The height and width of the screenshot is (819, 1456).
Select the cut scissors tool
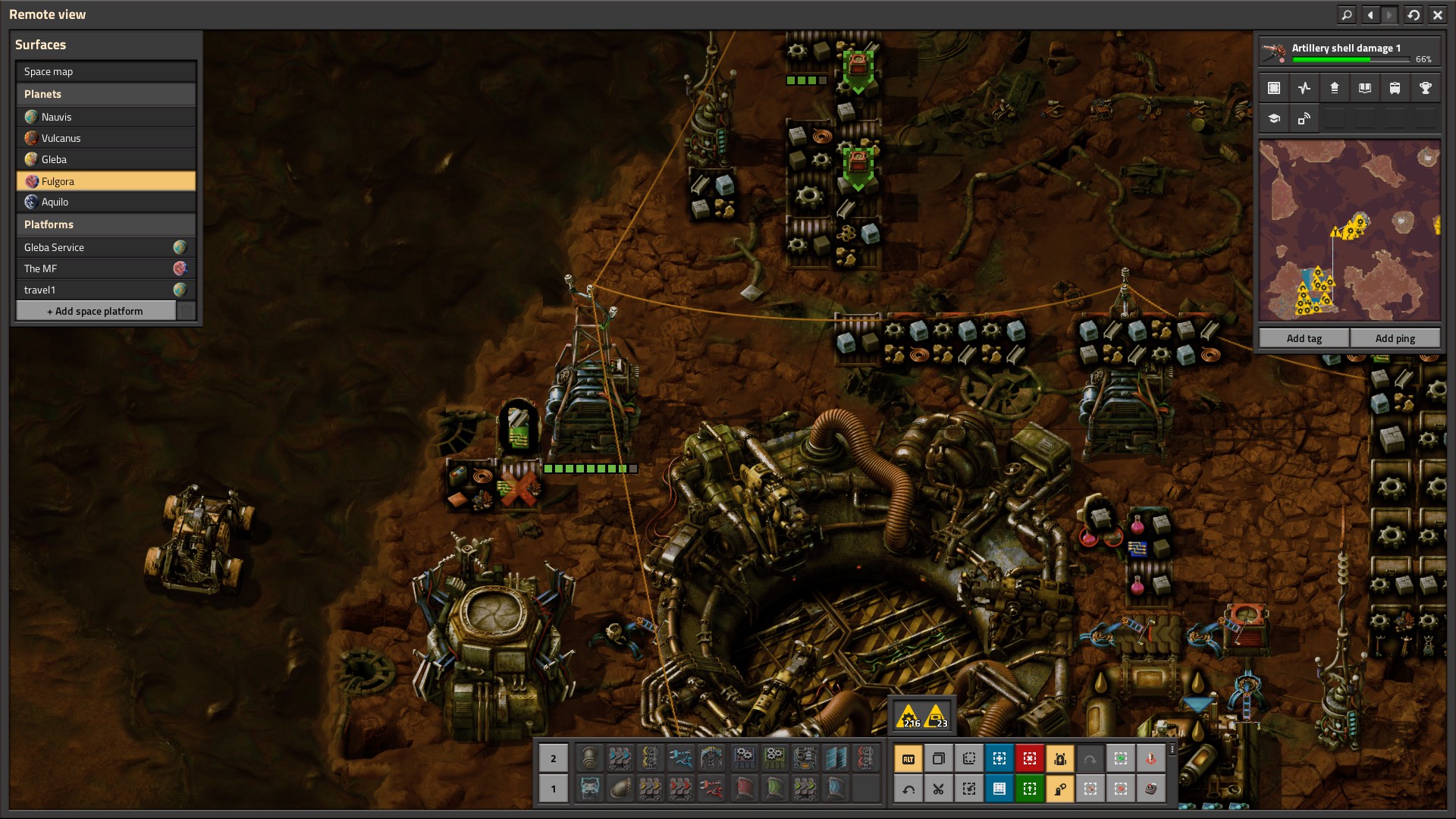pyautogui.click(x=938, y=789)
